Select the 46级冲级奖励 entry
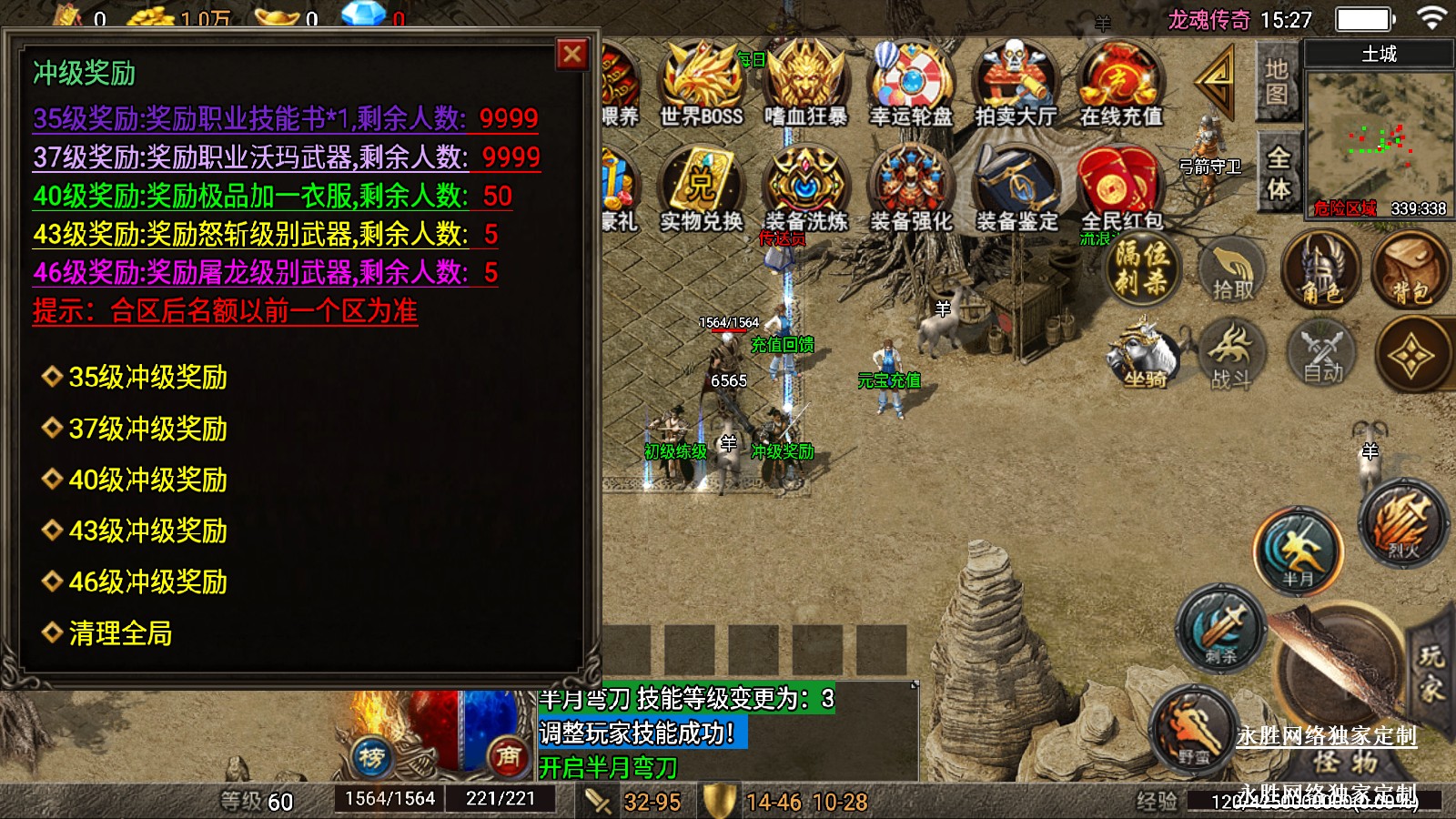 147,581
